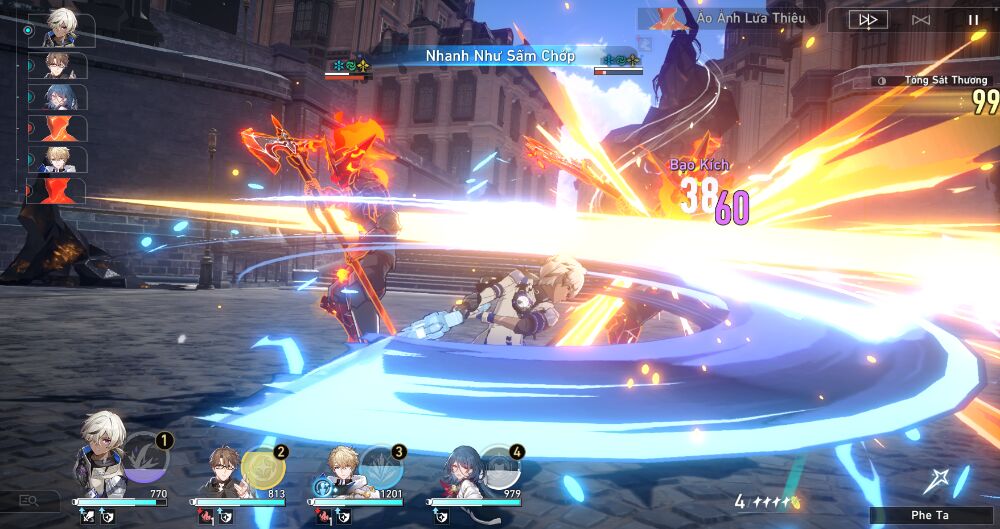Toggle the double-speed battle button
This screenshot has height=529, width=1000.
coord(869,19)
